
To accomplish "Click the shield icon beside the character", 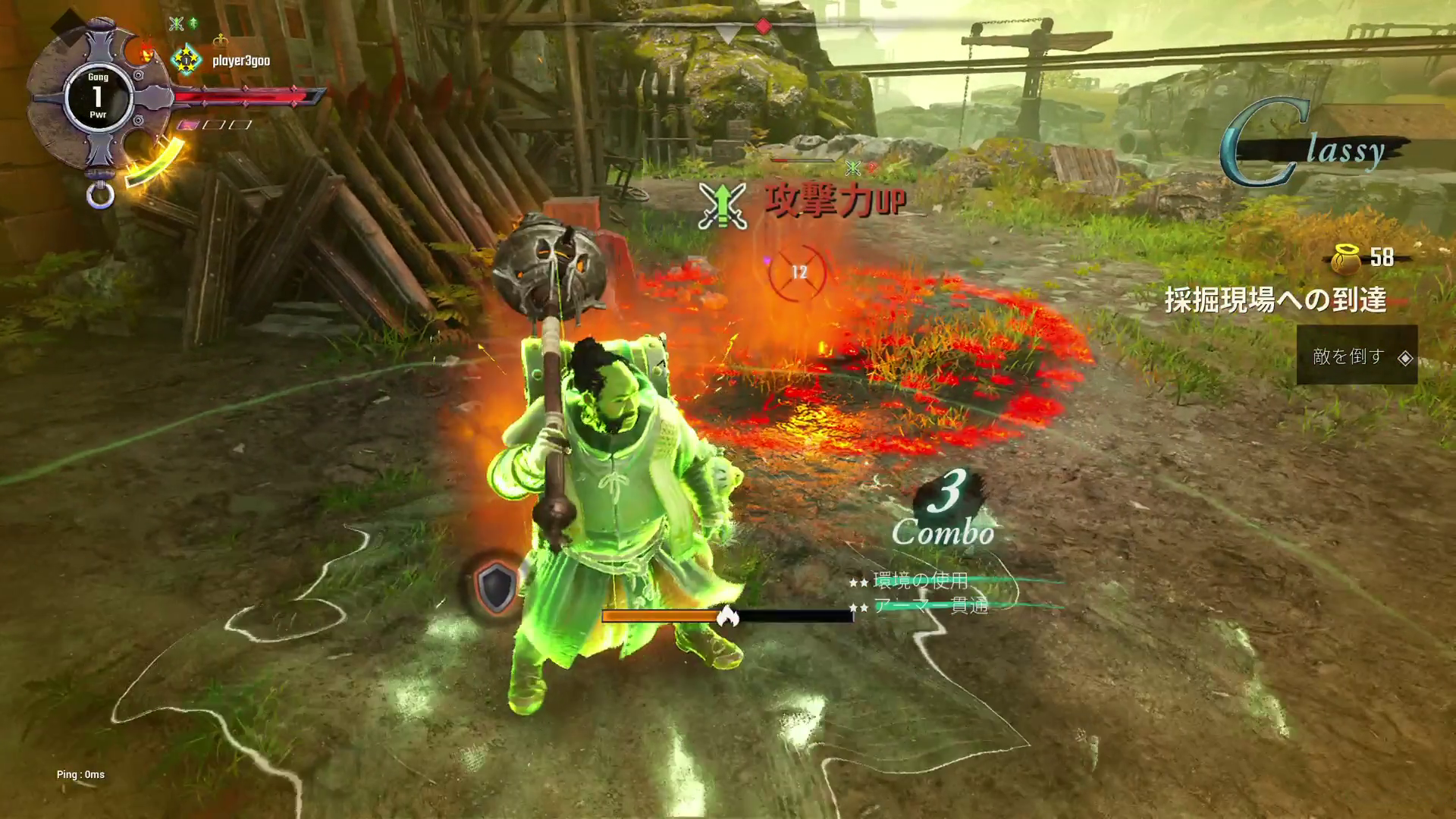I will [496, 586].
